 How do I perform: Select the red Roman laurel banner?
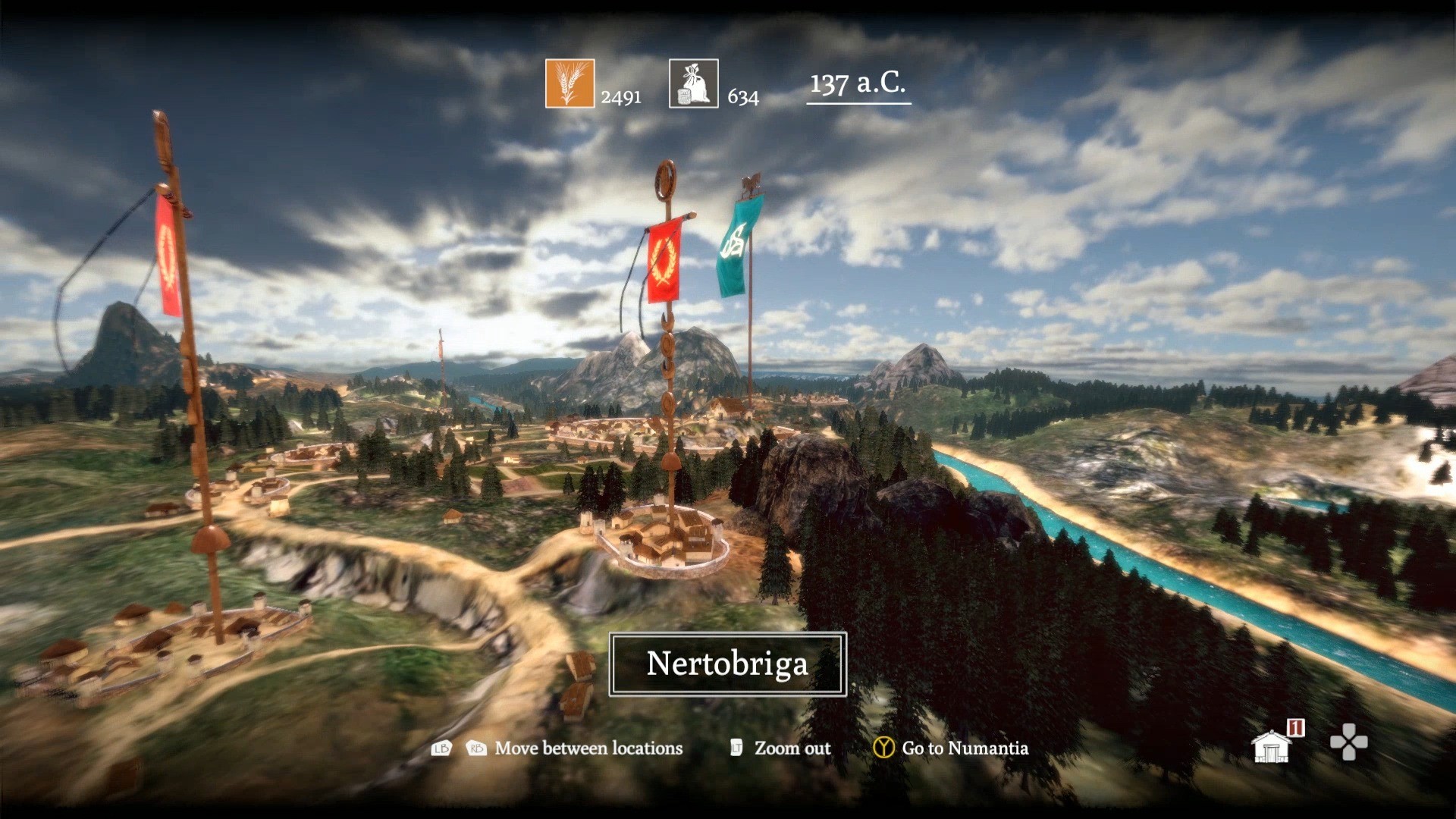click(x=663, y=262)
